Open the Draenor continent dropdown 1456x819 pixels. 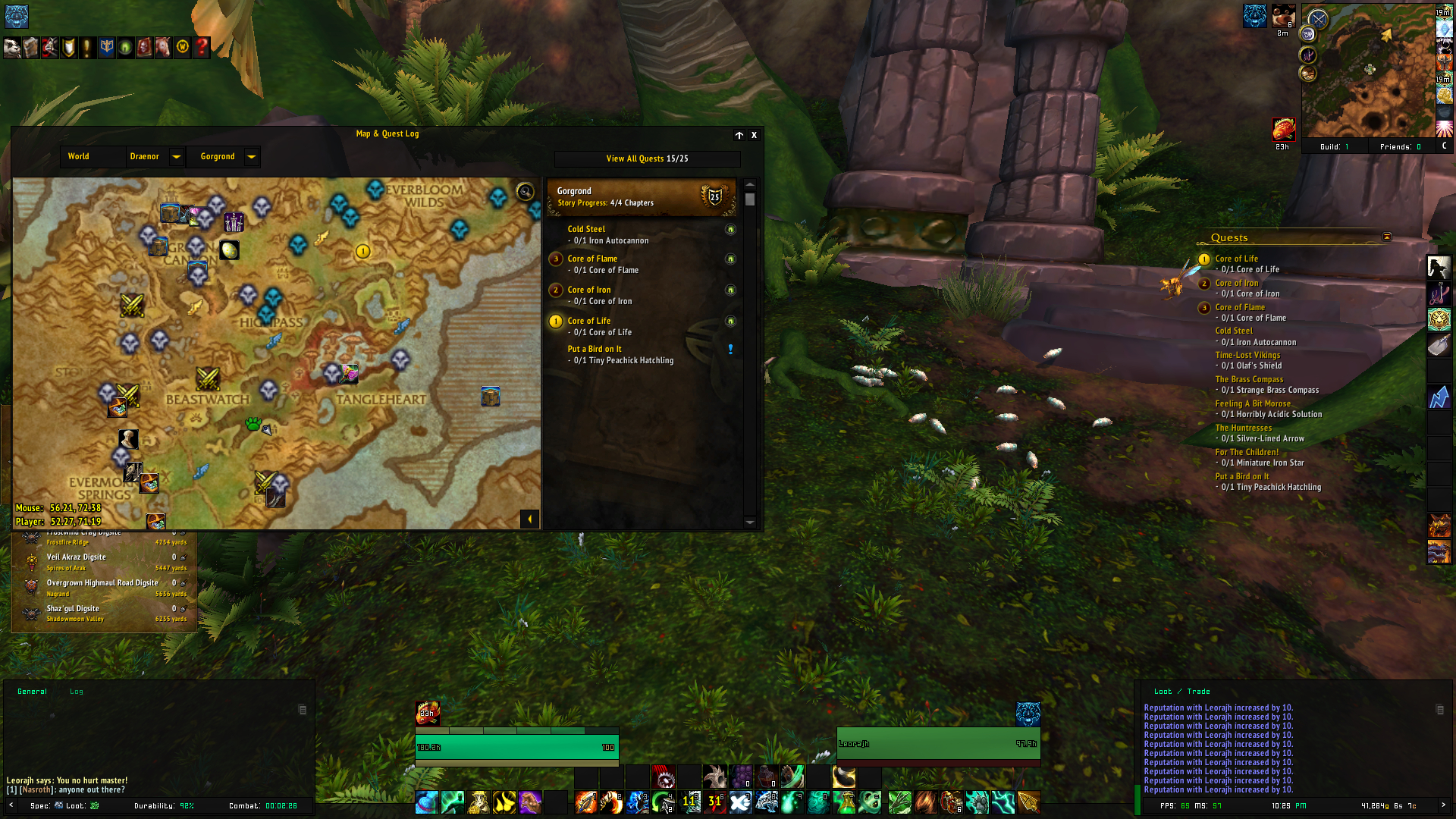click(x=176, y=157)
